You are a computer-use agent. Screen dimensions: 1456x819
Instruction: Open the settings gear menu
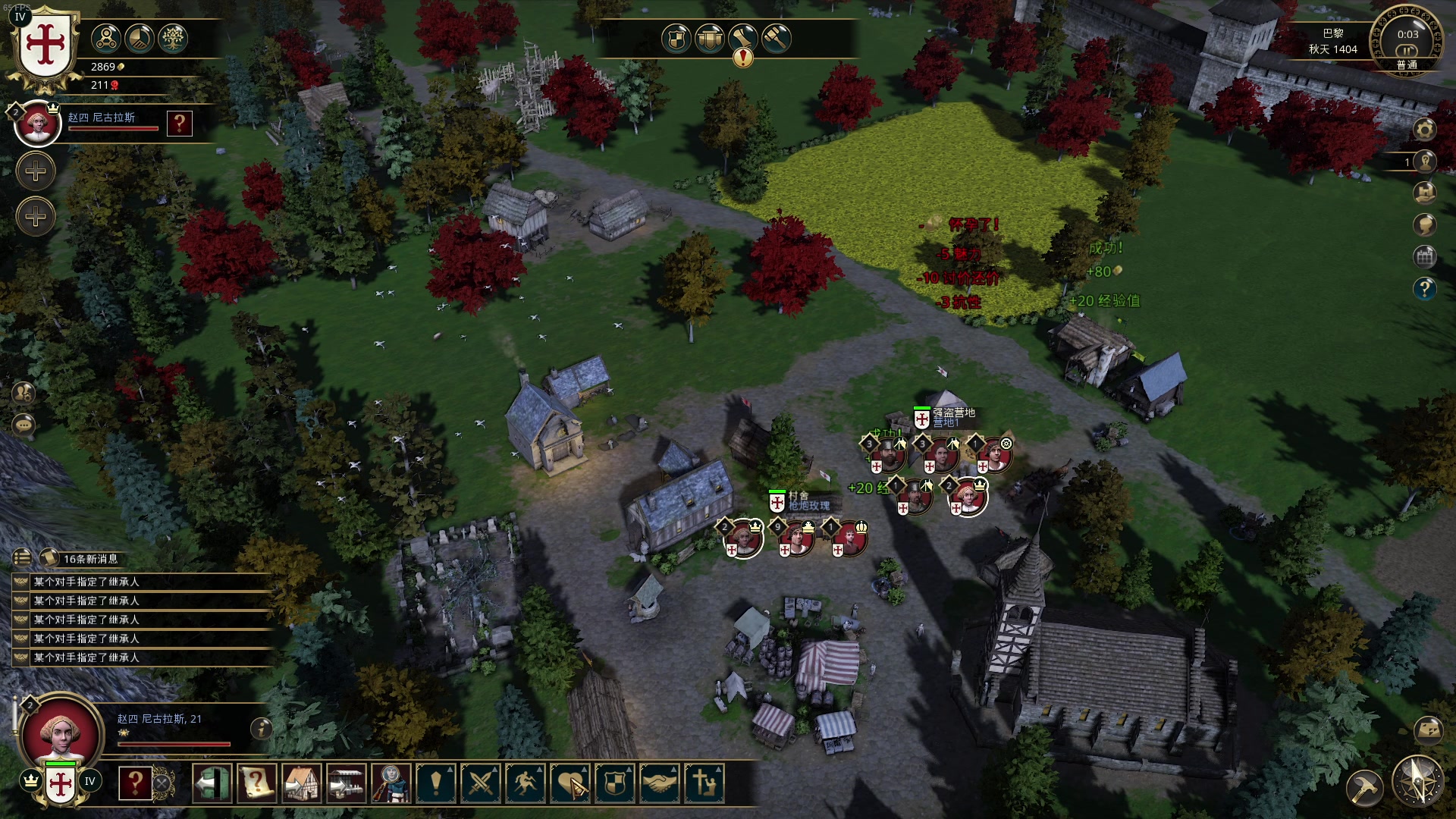coord(1424,130)
